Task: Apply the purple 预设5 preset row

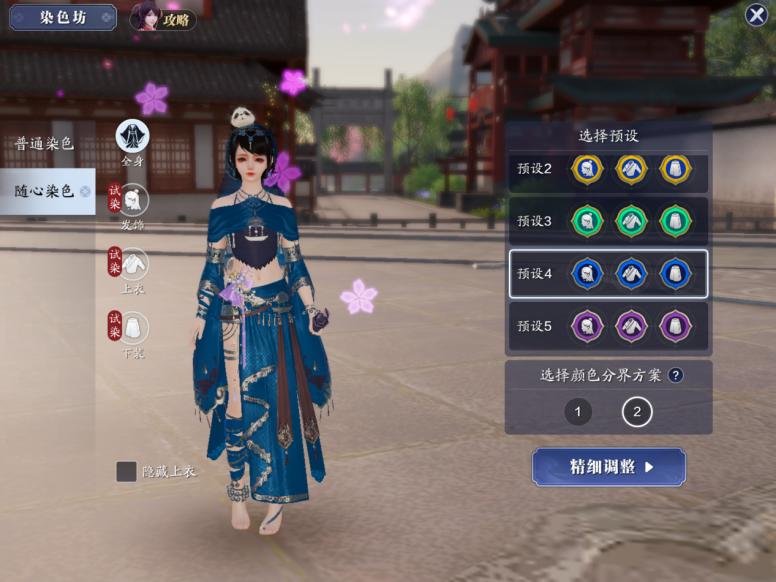Action: pos(608,326)
